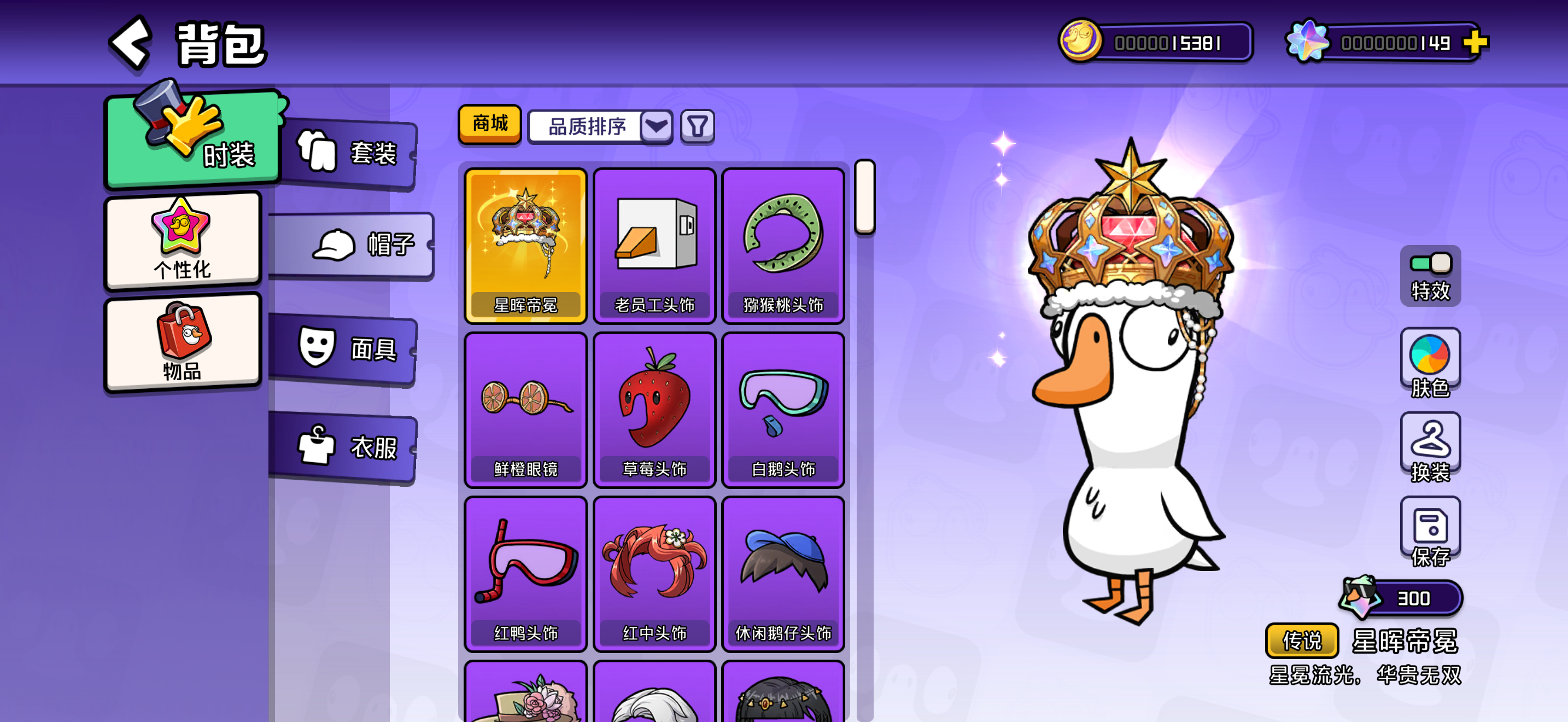Open the 个性化 personalization tab
1568x722 pixels.
pos(183,241)
